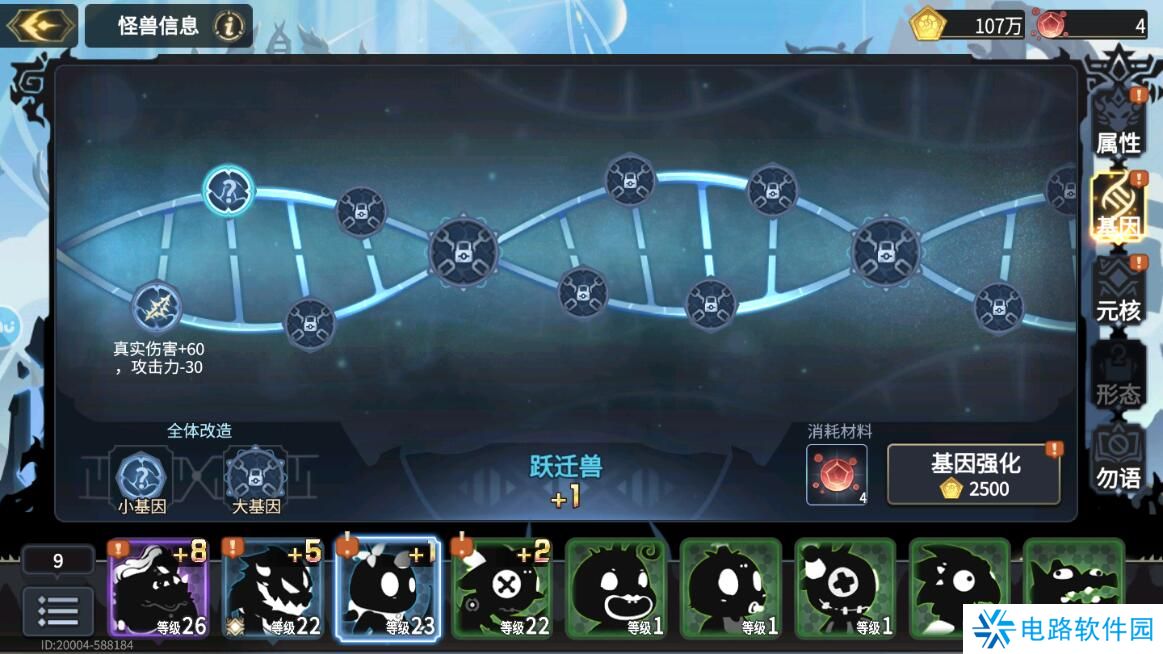Open the 电路软件园 watermark link
Viewport: 1163px width, 654px height.
(1062, 628)
